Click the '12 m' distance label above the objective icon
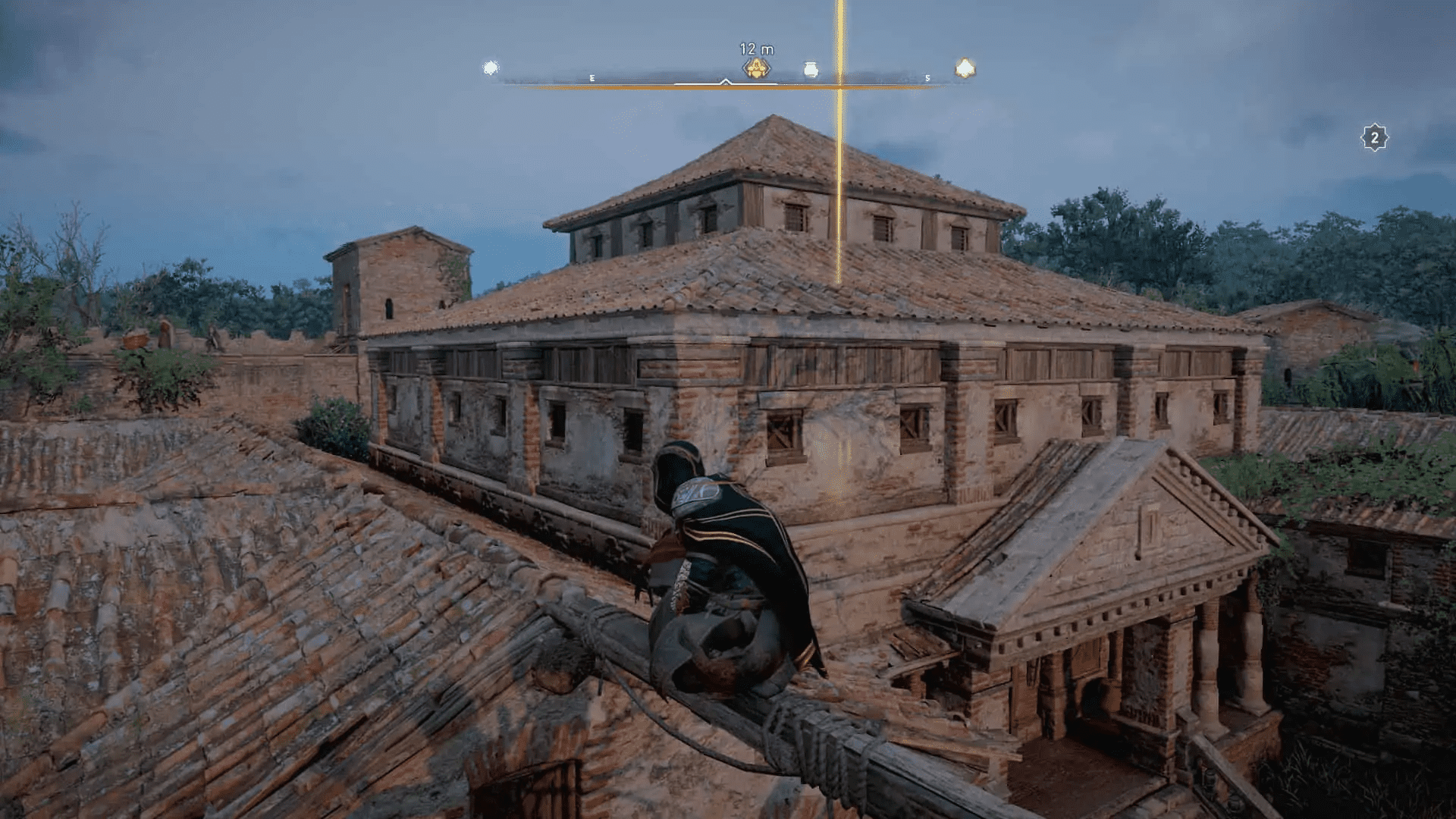The height and width of the screenshot is (819, 1456). tap(756, 48)
